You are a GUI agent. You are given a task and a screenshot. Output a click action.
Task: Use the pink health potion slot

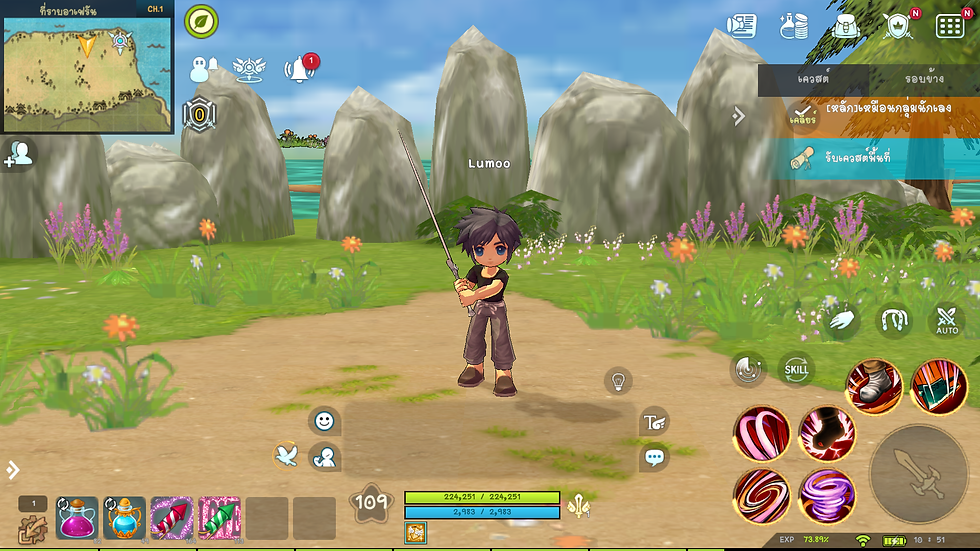click(x=77, y=518)
